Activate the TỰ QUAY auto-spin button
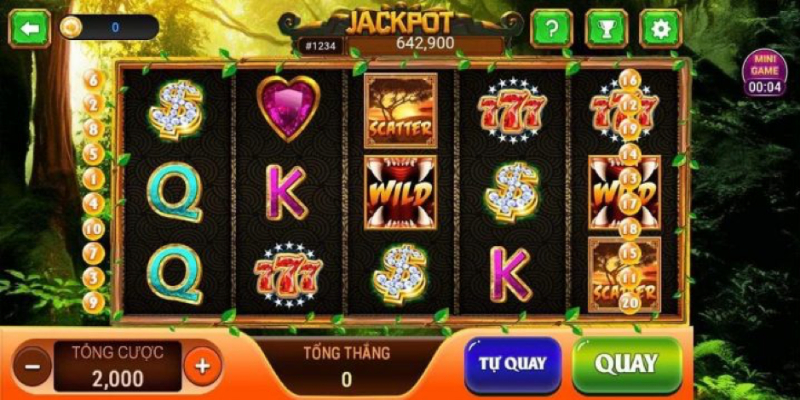Image resolution: width=800 pixels, height=400 pixels. (512, 364)
